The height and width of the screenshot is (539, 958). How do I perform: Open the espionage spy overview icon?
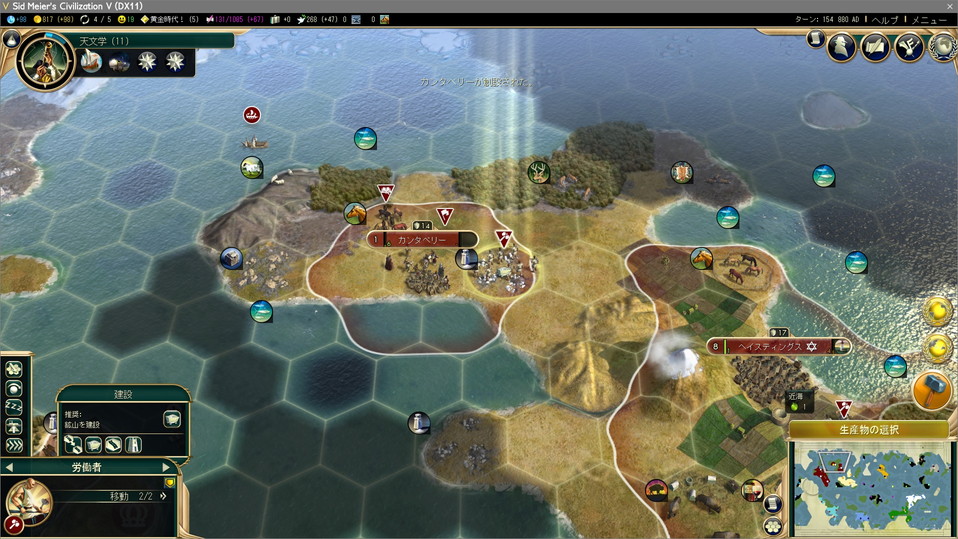click(x=844, y=45)
